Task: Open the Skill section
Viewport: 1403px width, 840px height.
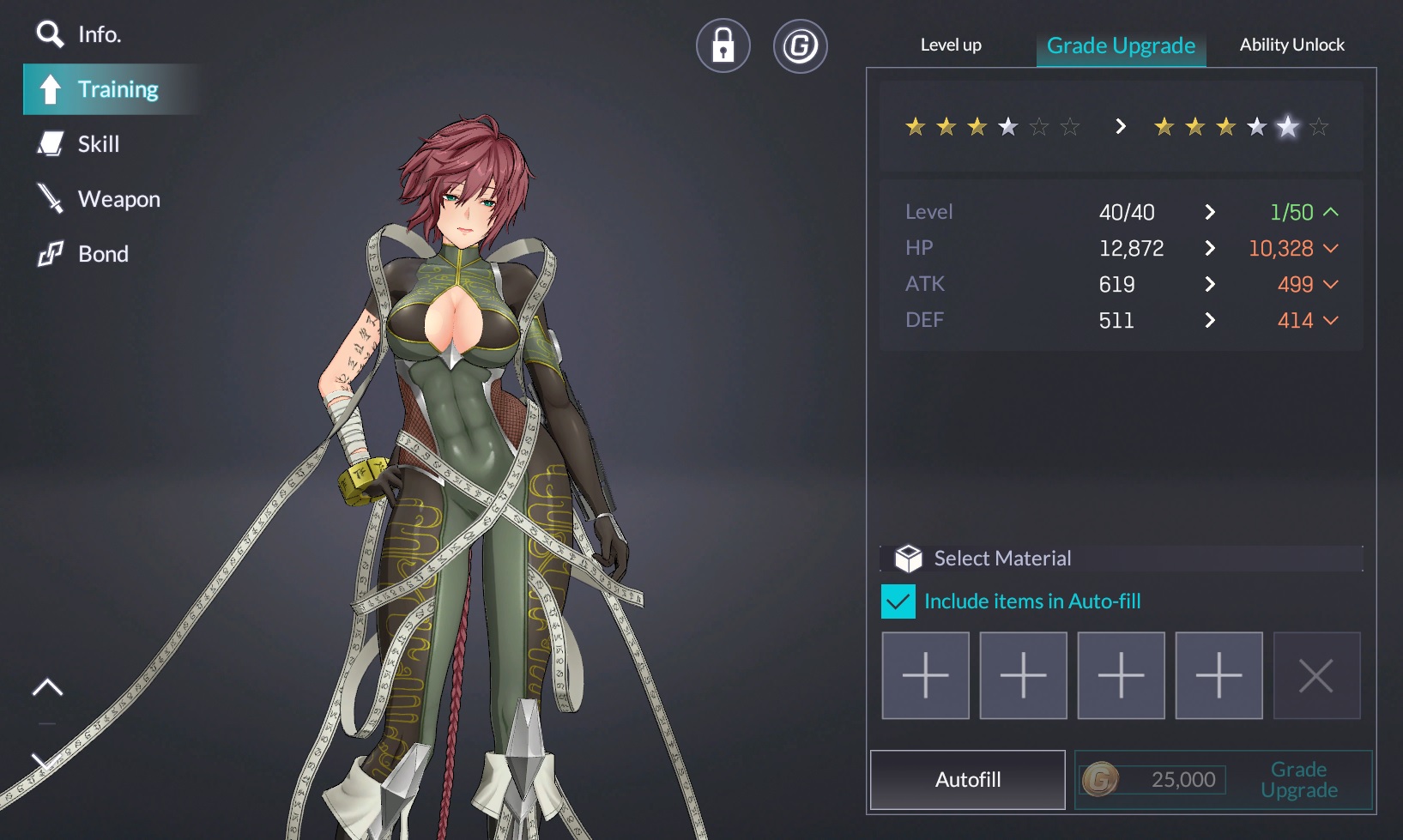Action: click(x=79, y=144)
